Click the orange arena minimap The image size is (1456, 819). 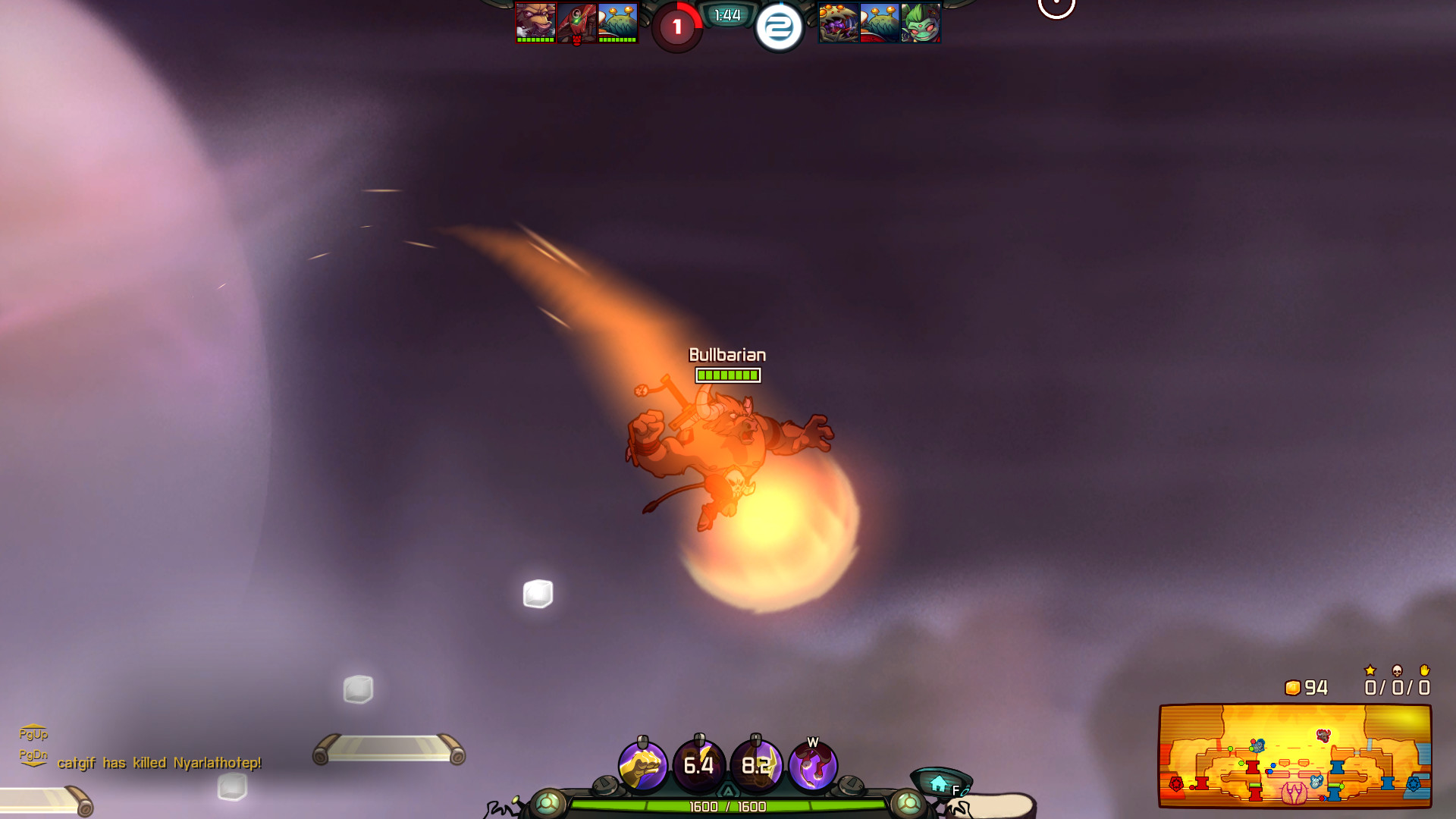coord(1294,755)
